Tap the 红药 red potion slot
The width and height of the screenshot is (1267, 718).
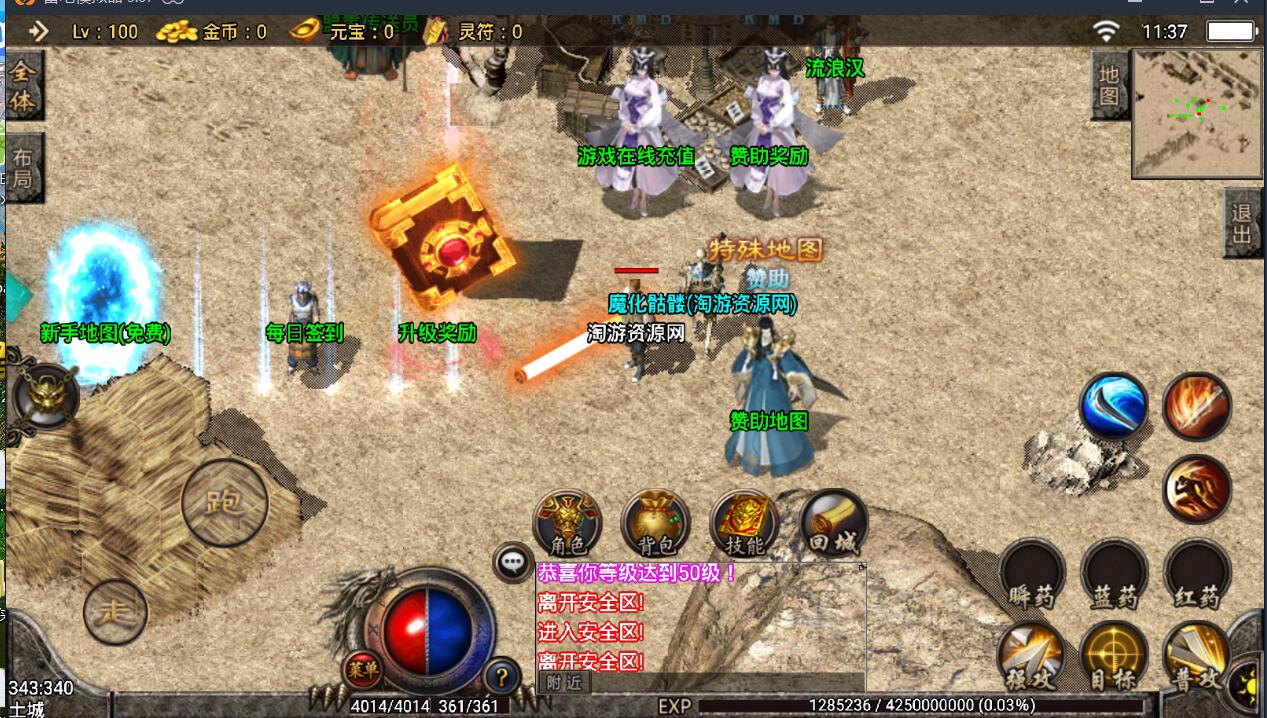1197,575
